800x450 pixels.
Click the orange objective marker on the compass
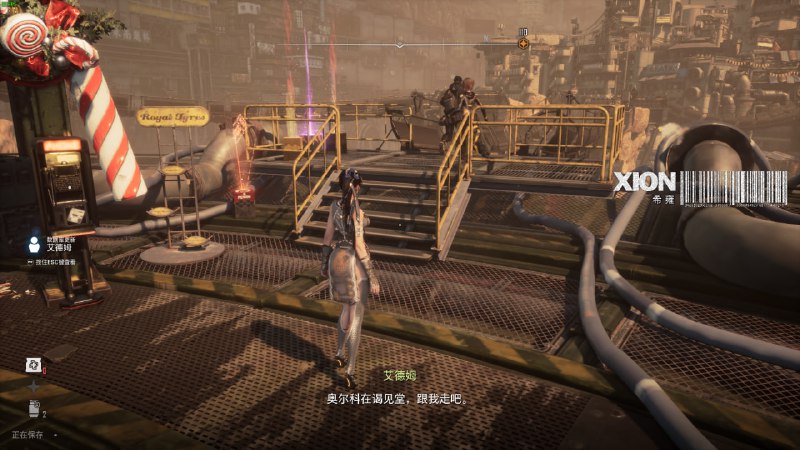pyautogui.click(x=523, y=43)
